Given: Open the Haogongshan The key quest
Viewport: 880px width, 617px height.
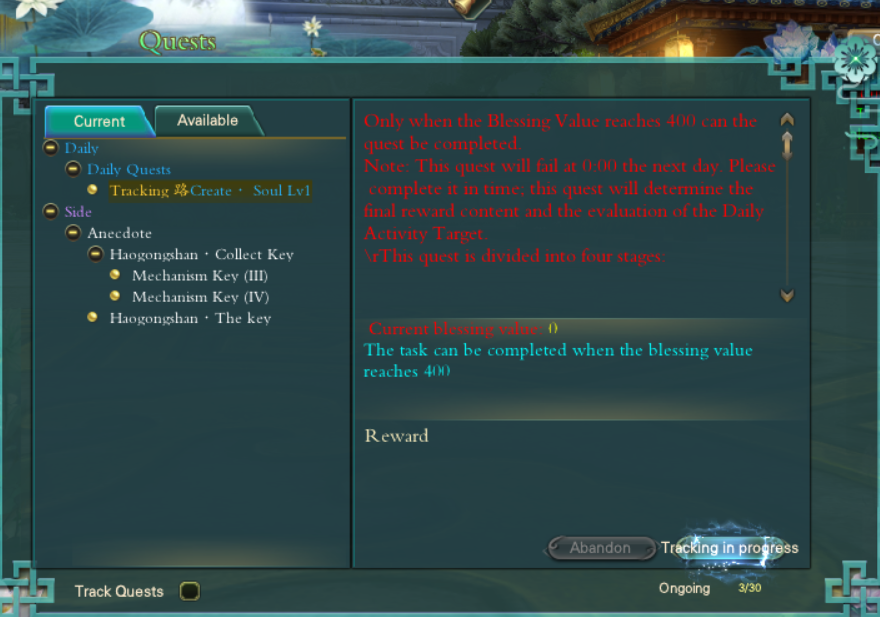Looking at the screenshot, I should [x=189, y=318].
